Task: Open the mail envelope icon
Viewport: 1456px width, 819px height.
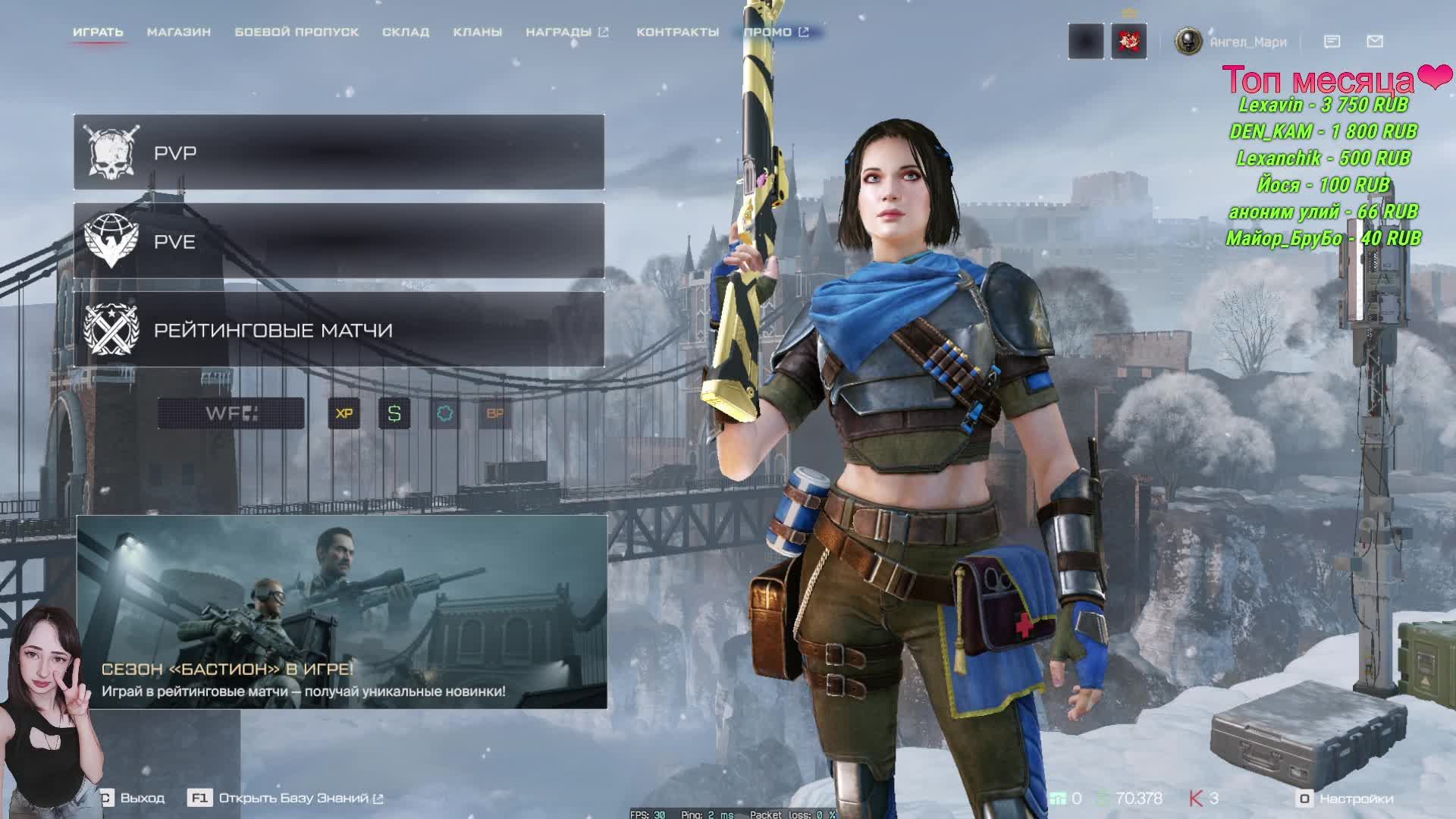Action: (x=1375, y=42)
